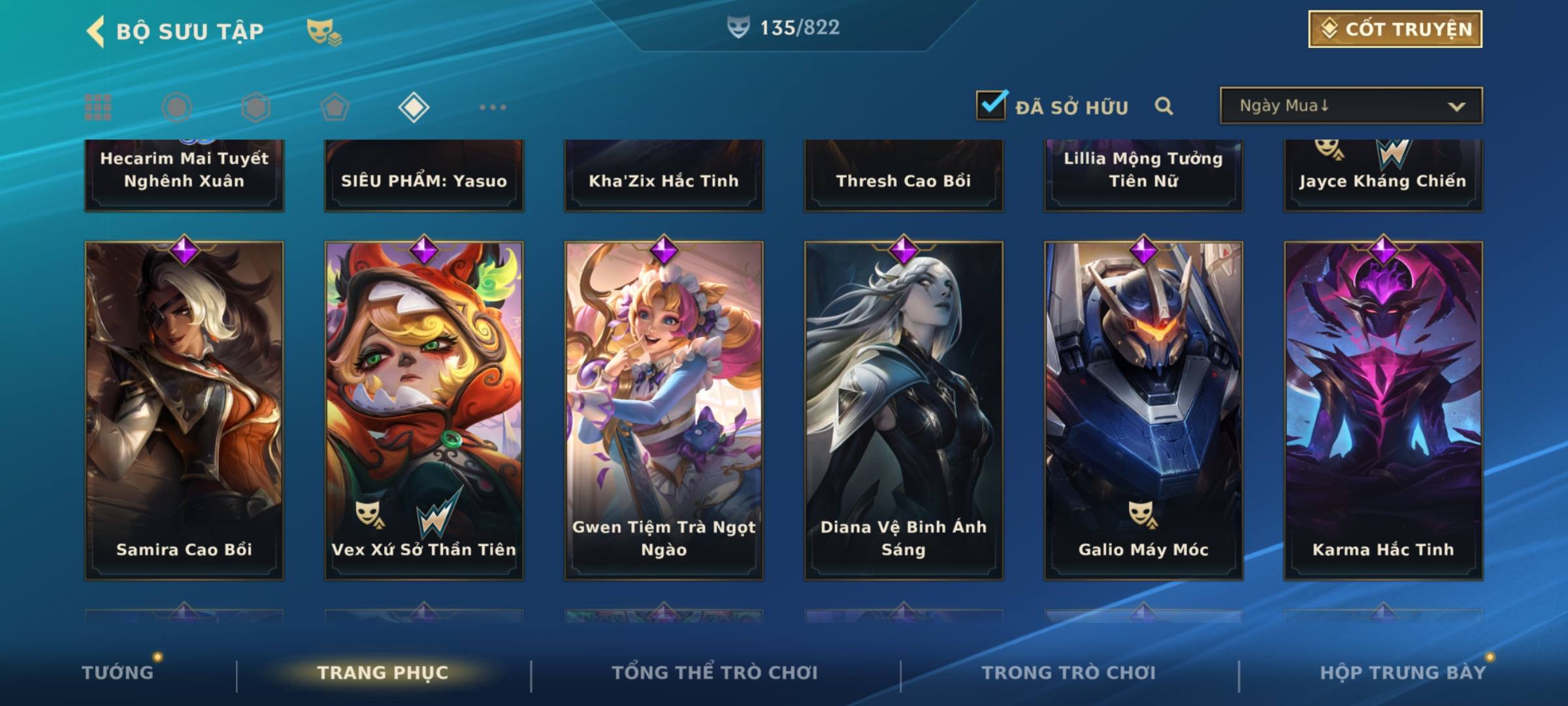Choose the diamond rarity filter
The width and height of the screenshot is (1568, 706).
click(x=414, y=107)
